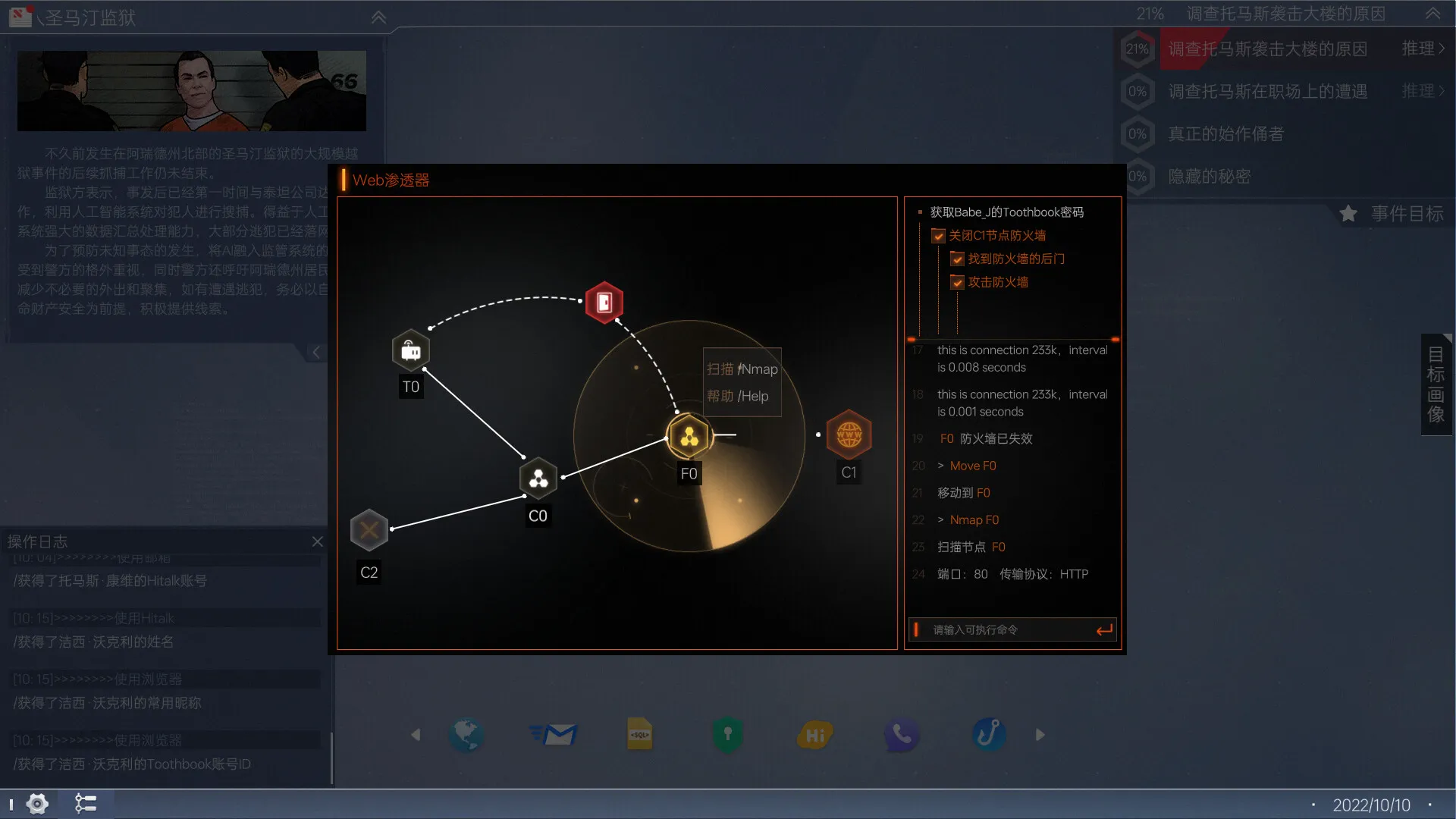Launch the mail application
The image size is (1456, 819).
coord(554,734)
